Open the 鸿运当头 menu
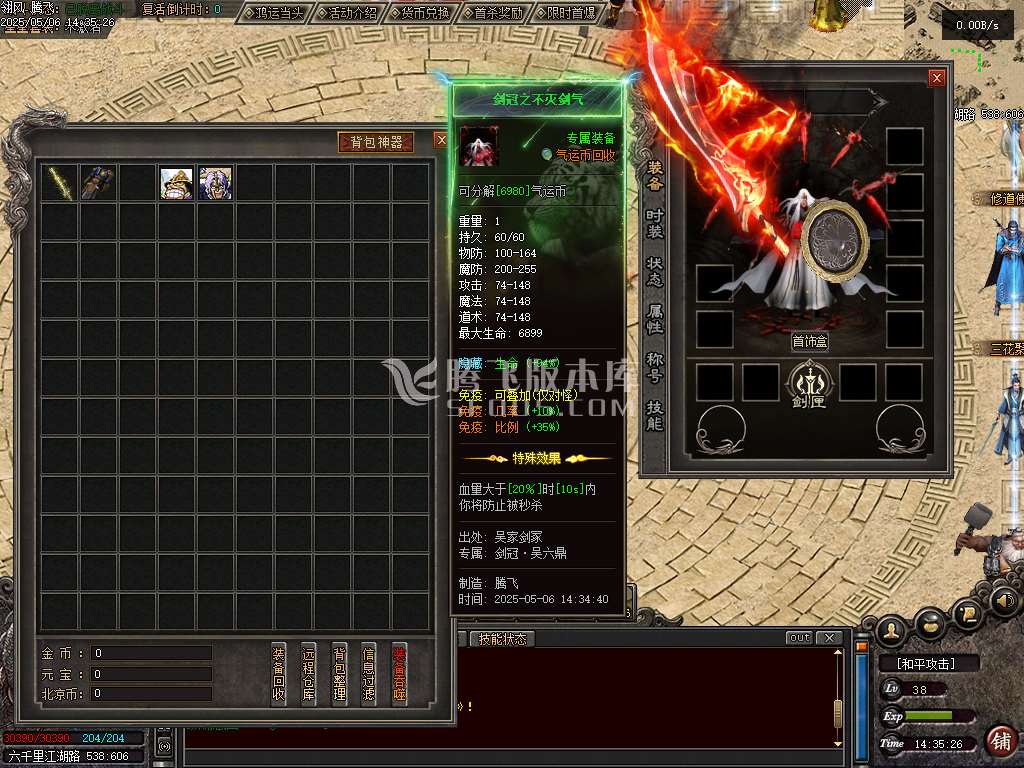 click(x=275, y=13)
